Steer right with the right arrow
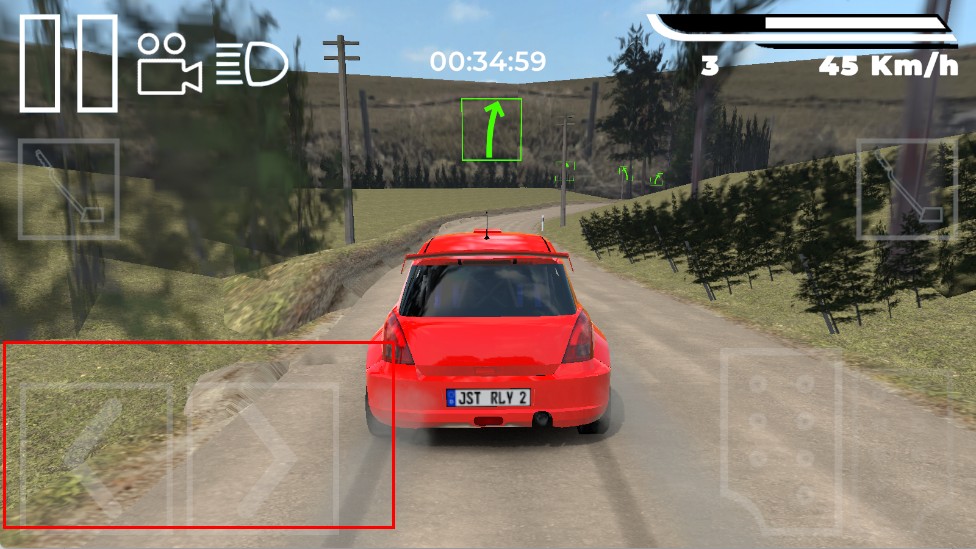976x549 pixels. point(264,453)
